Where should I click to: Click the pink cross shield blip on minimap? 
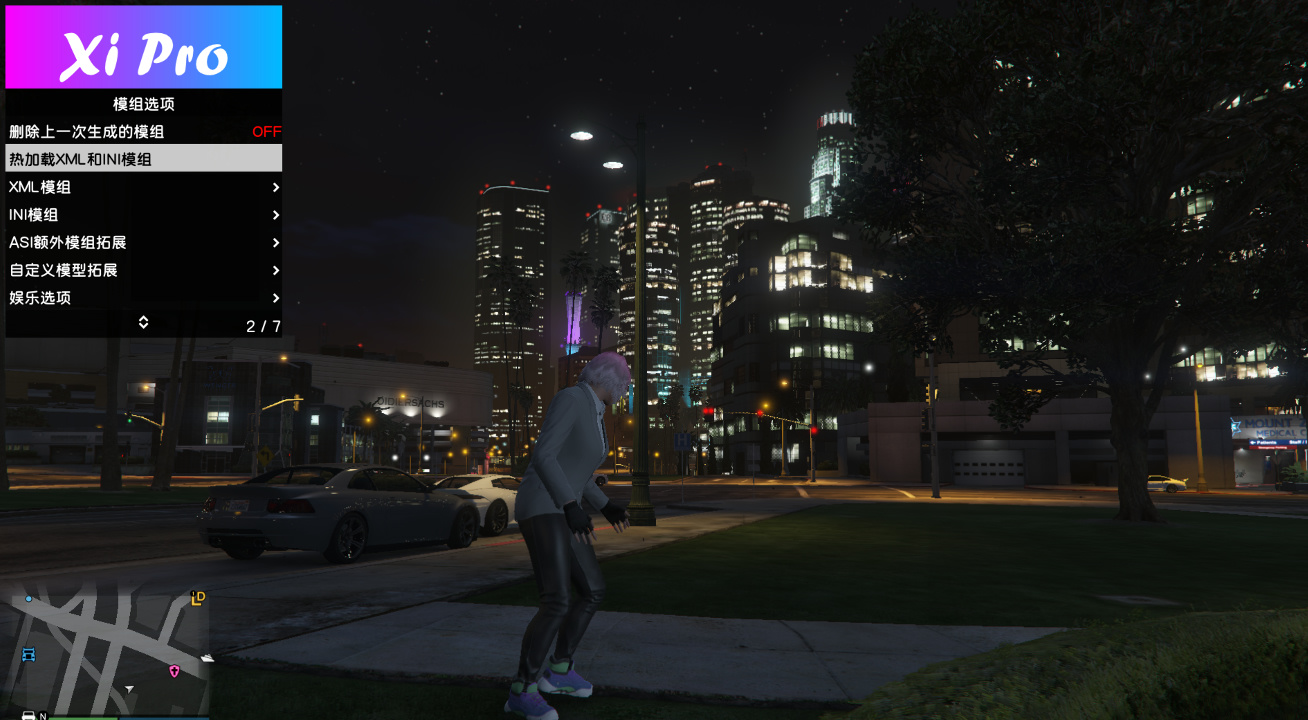[x=174, y=671]
